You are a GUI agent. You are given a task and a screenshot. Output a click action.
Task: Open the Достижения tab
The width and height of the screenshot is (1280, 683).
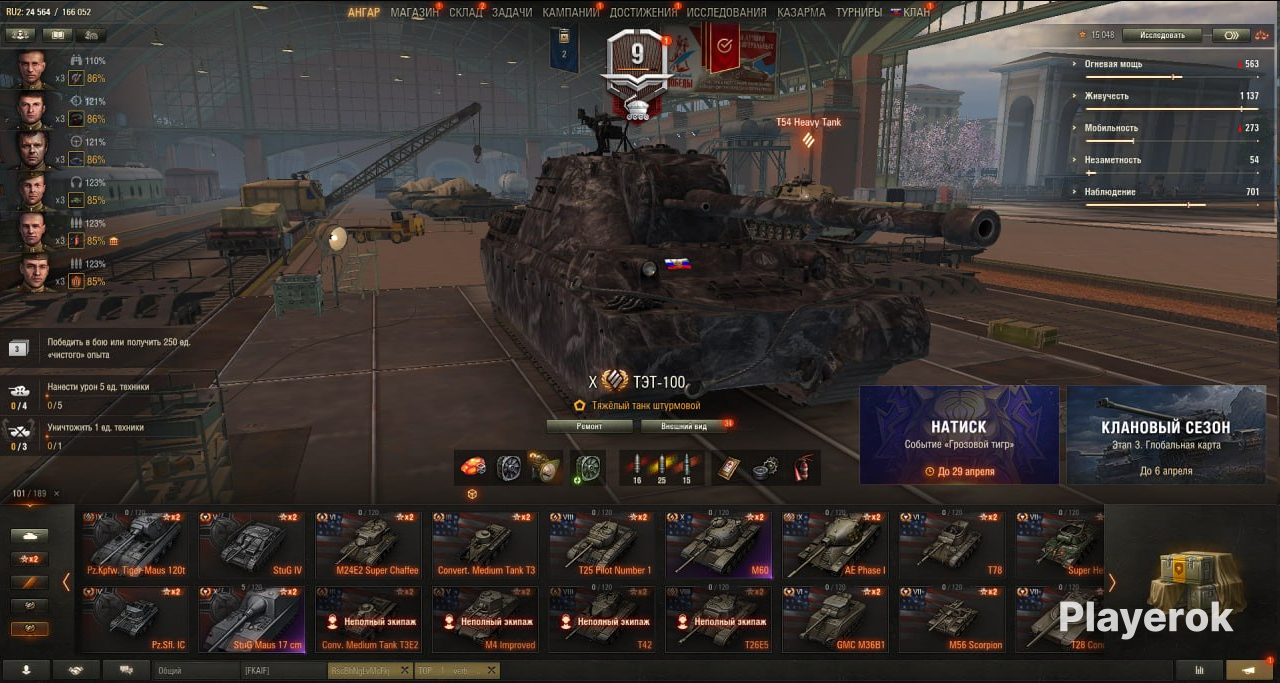(642, 12)
